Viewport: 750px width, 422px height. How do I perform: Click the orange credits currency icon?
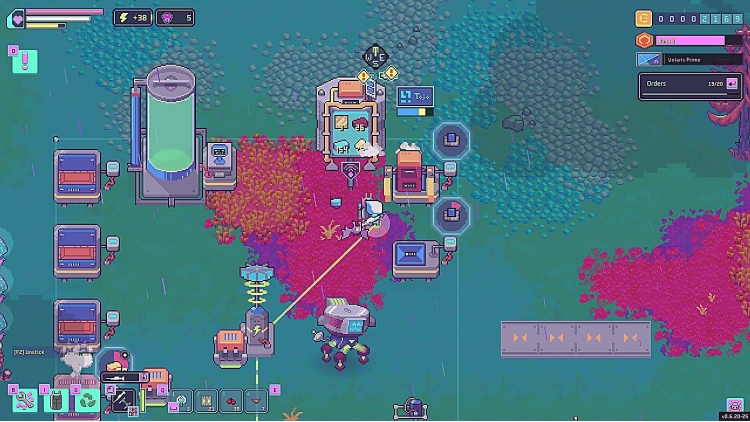point(645,18)
